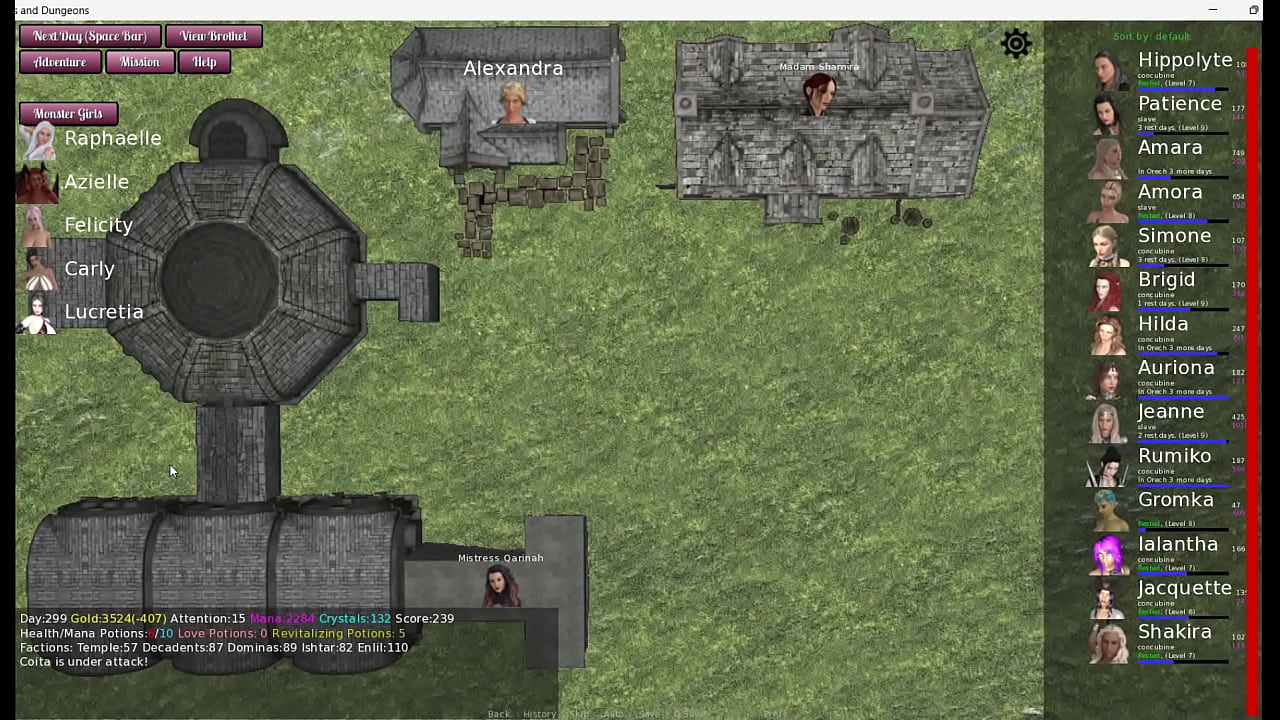1280x720 pixels.
Task: Expand the Monster Girls panel
Action: point(67,113)
